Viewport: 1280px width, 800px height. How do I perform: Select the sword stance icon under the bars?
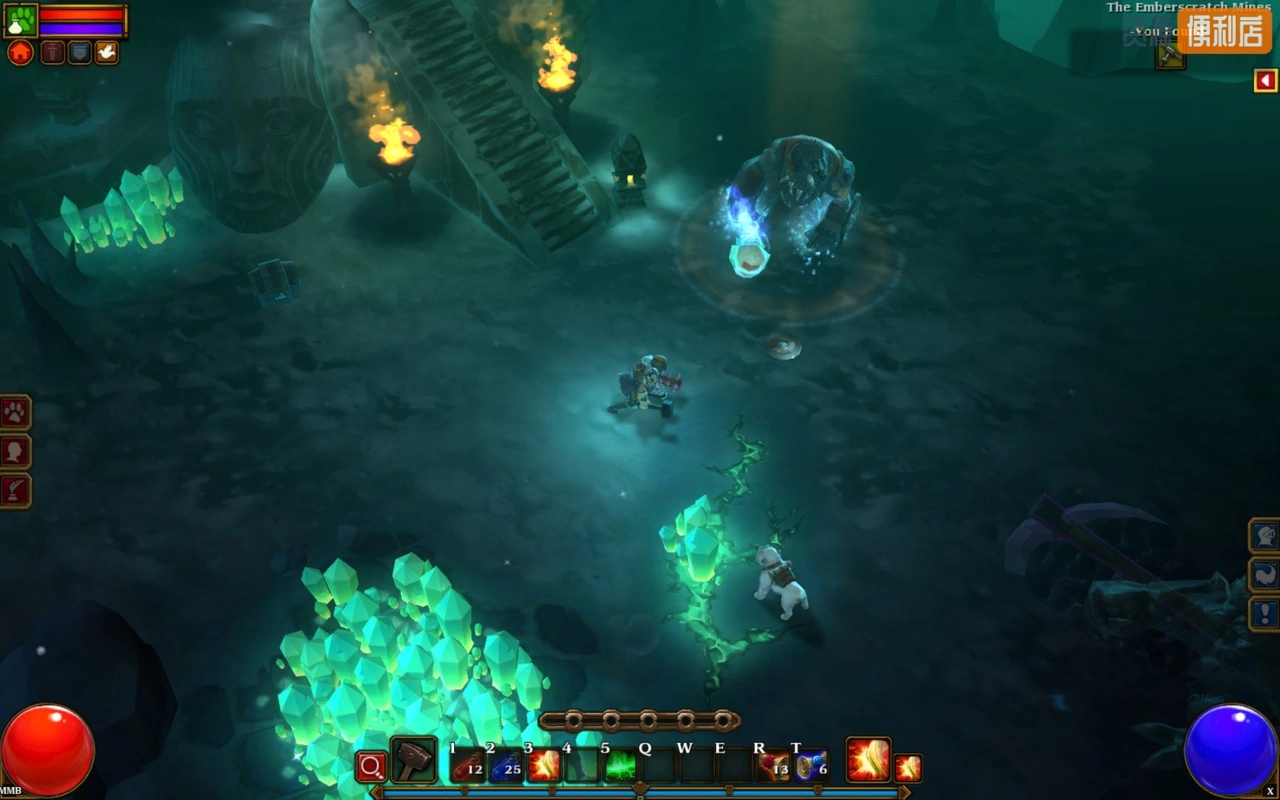coord(52,53)
